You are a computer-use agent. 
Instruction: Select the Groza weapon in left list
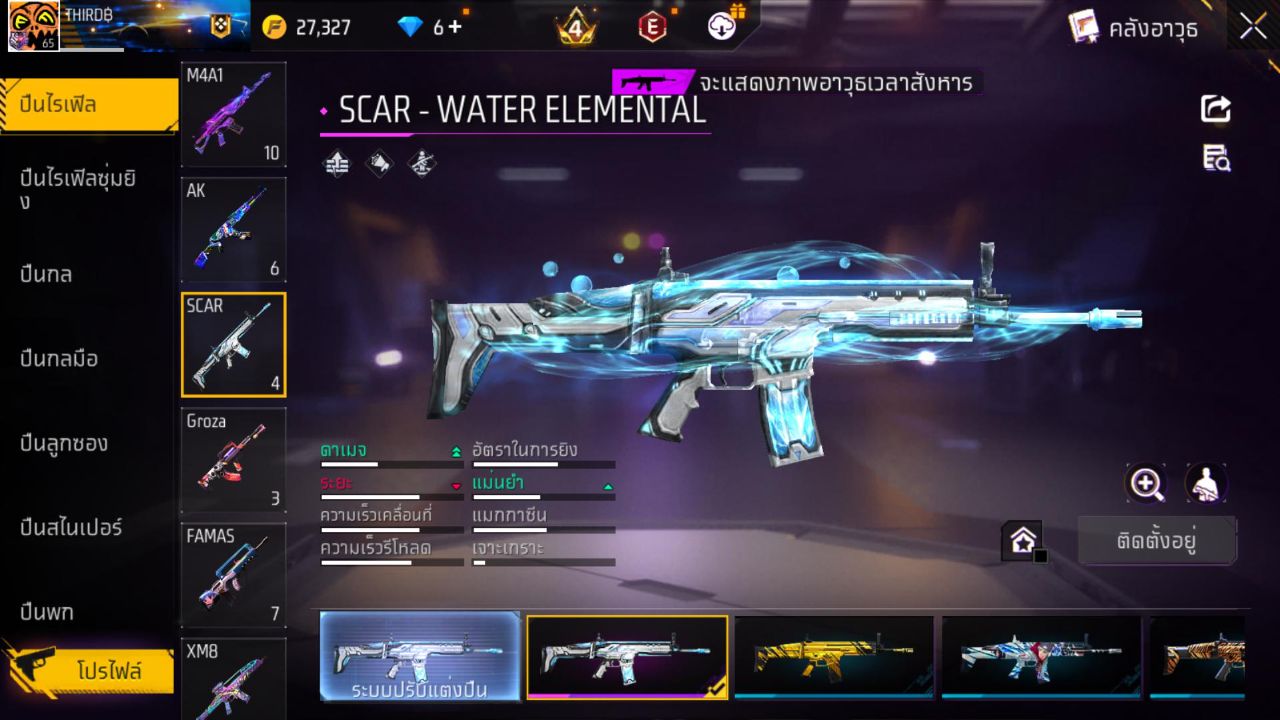click(233, 459)
